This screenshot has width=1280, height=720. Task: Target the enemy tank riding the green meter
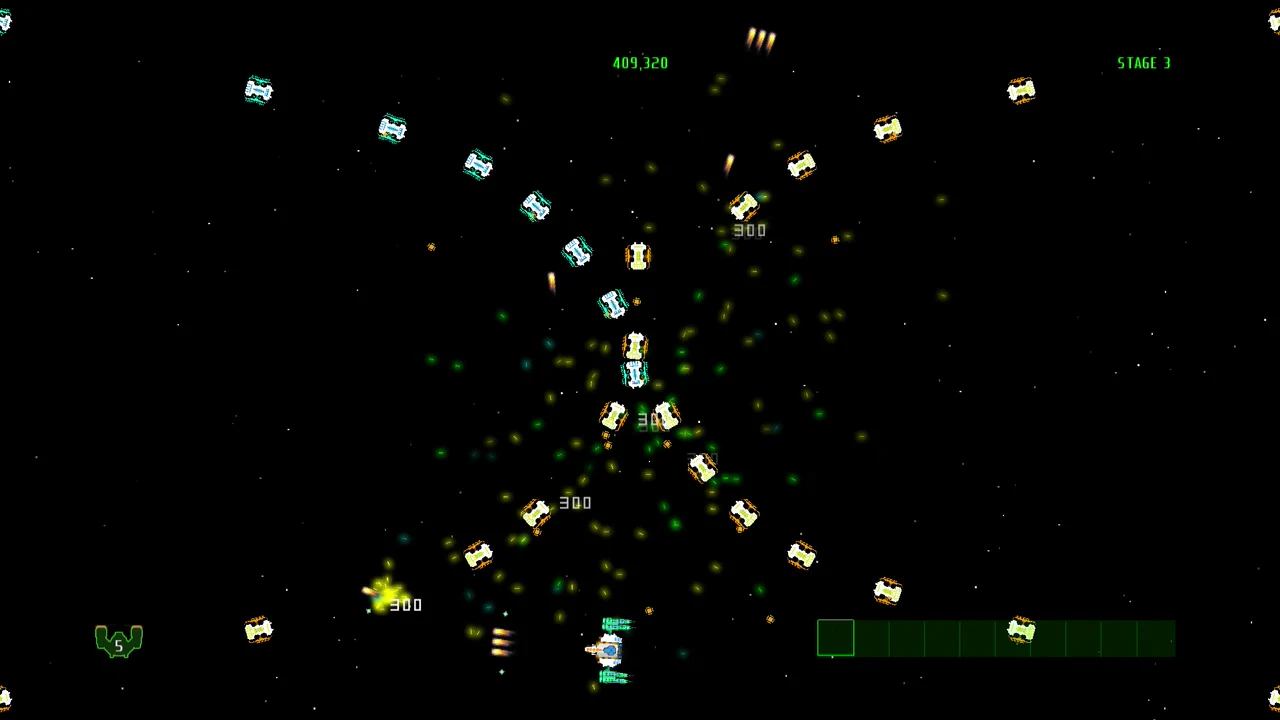[x=1021, y=630]
